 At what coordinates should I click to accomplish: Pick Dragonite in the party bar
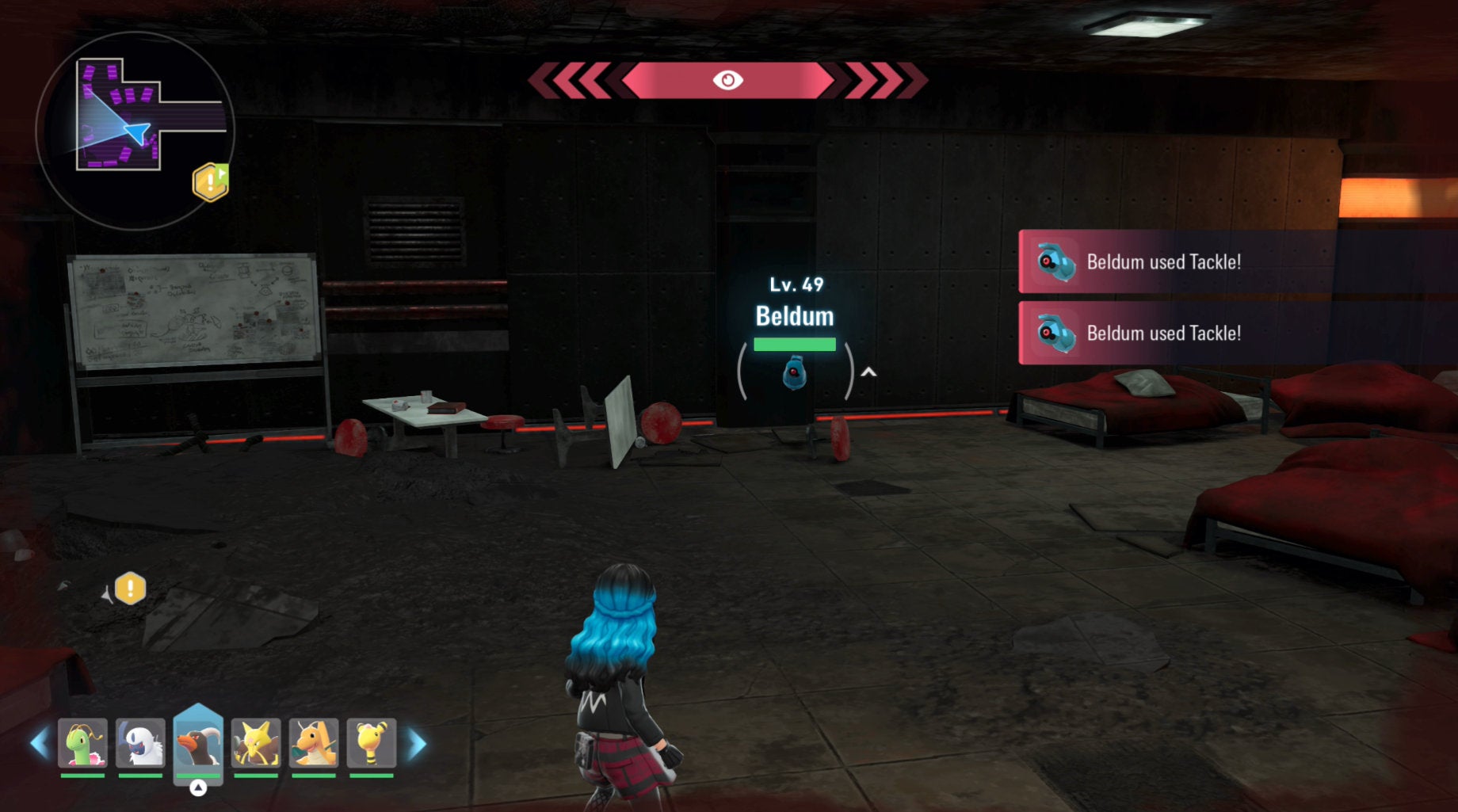coord(314,744)
